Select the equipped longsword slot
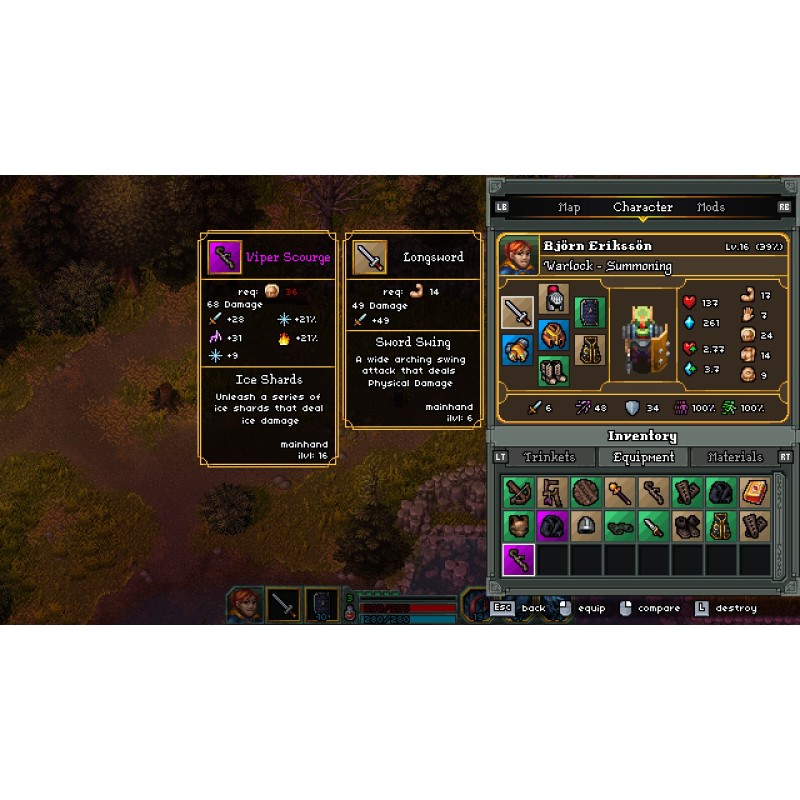This screenshot has width=800, height=800. [x=517, y=312]
